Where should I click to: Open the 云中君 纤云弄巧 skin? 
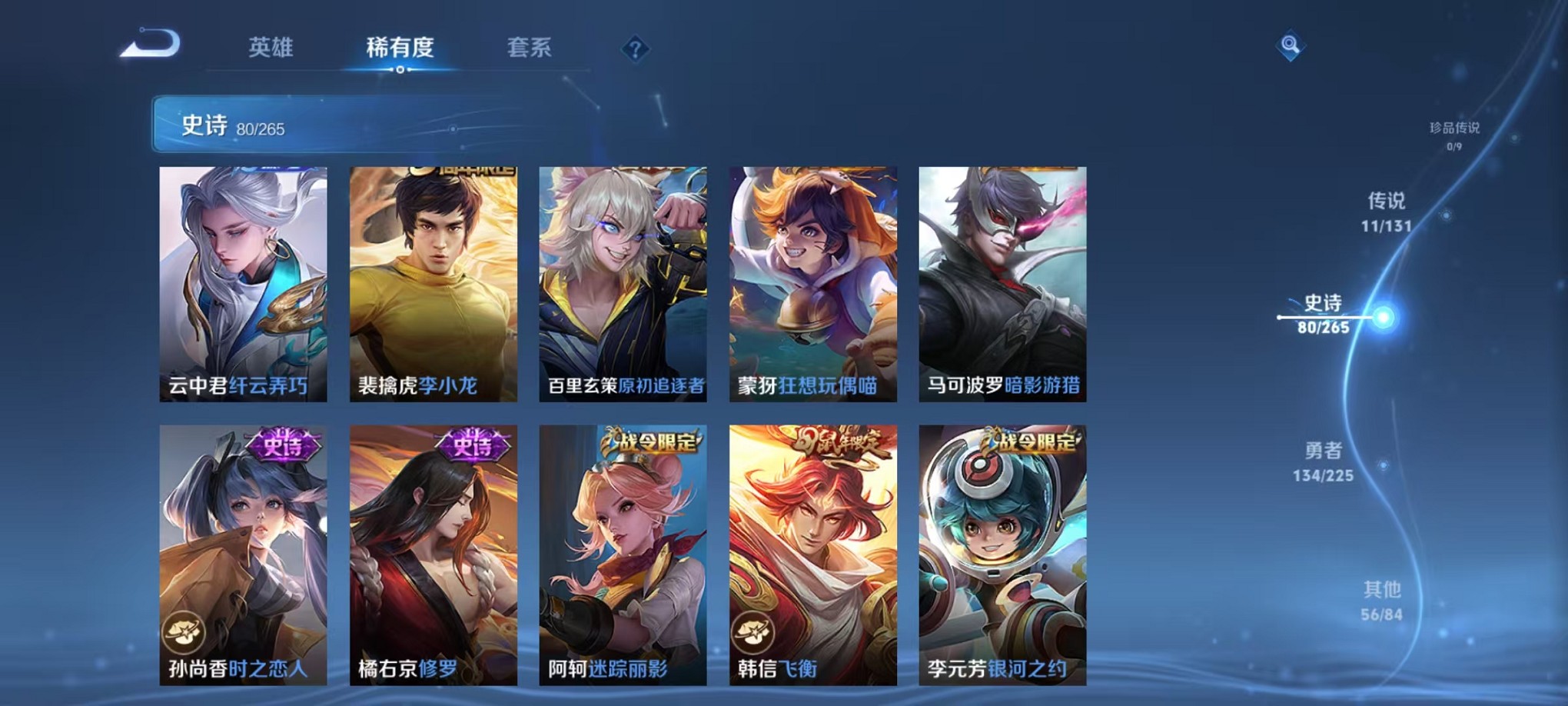(244, 285)
